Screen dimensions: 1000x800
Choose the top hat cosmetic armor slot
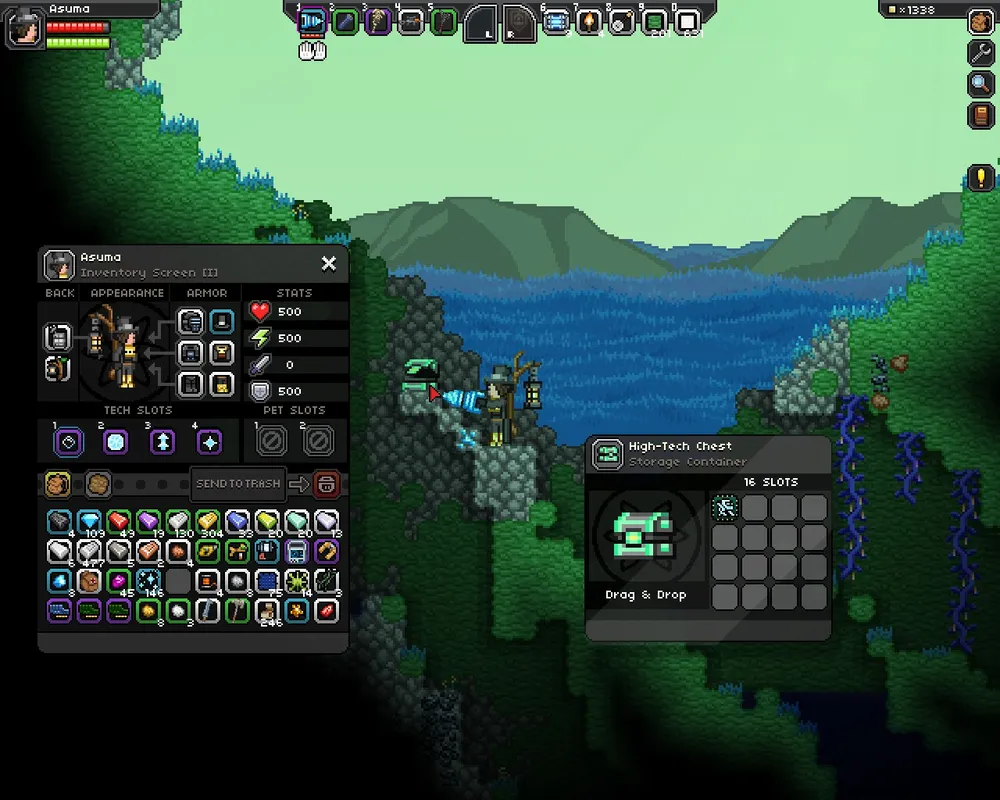(222, 322)
